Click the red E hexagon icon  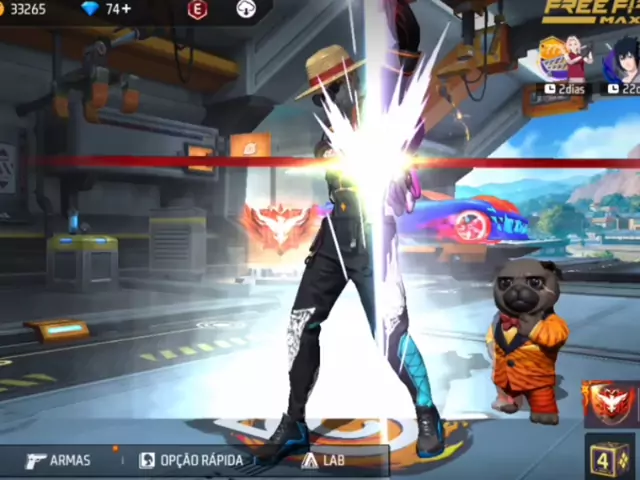(x=197, y=9)
